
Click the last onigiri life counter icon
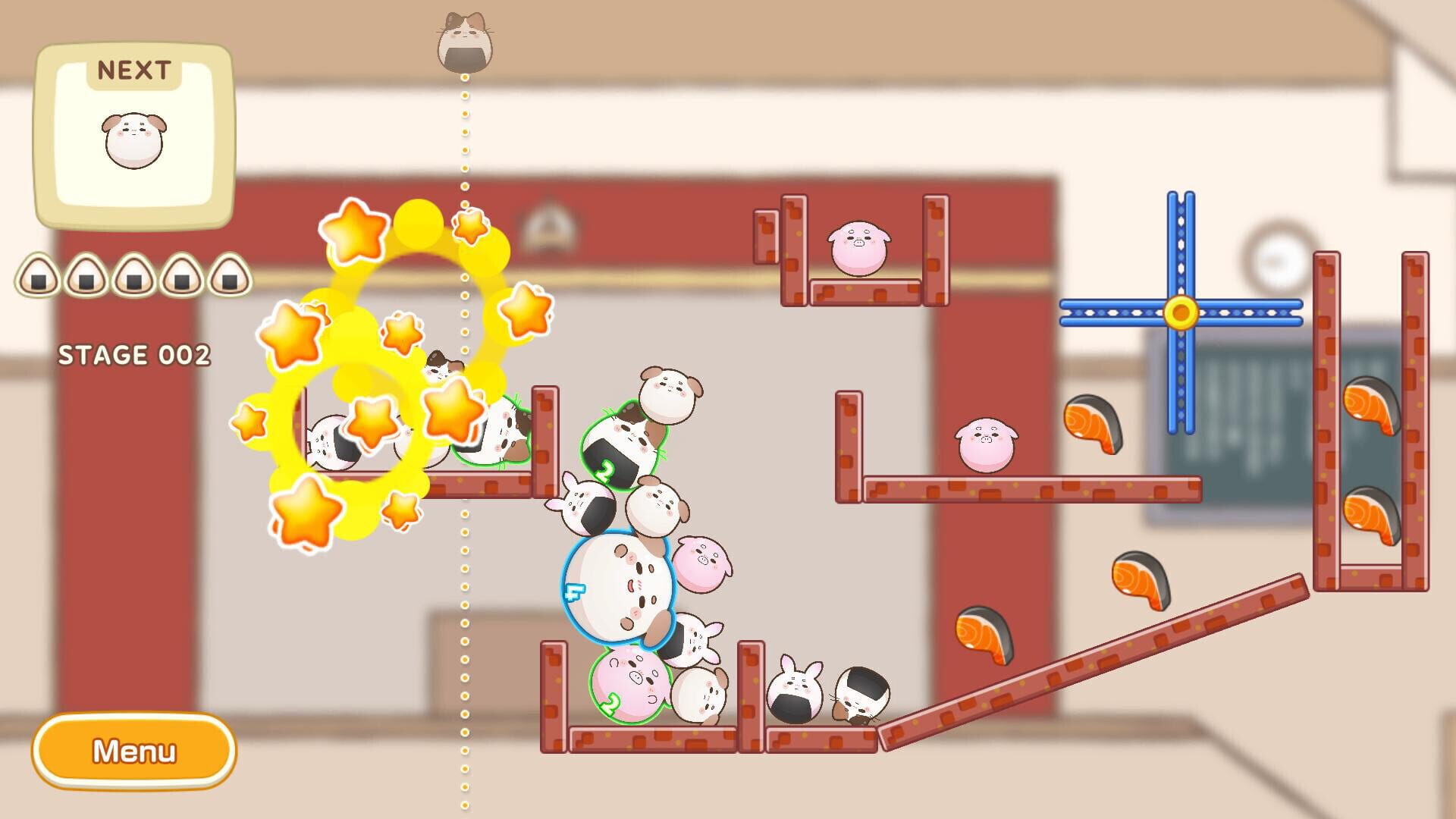(x=231, y=277)
